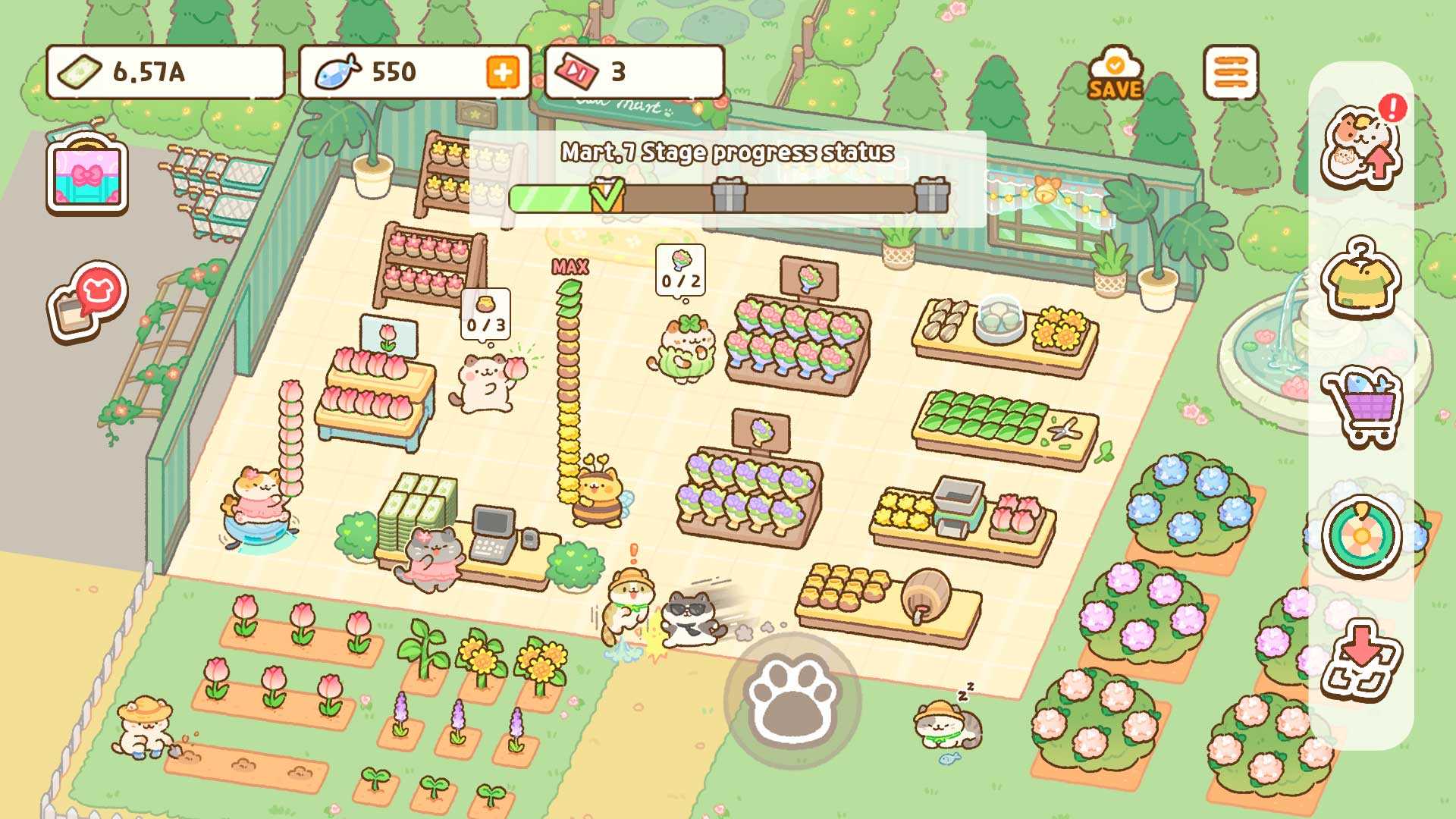Open the cat staff upgrade icon

1362,146
